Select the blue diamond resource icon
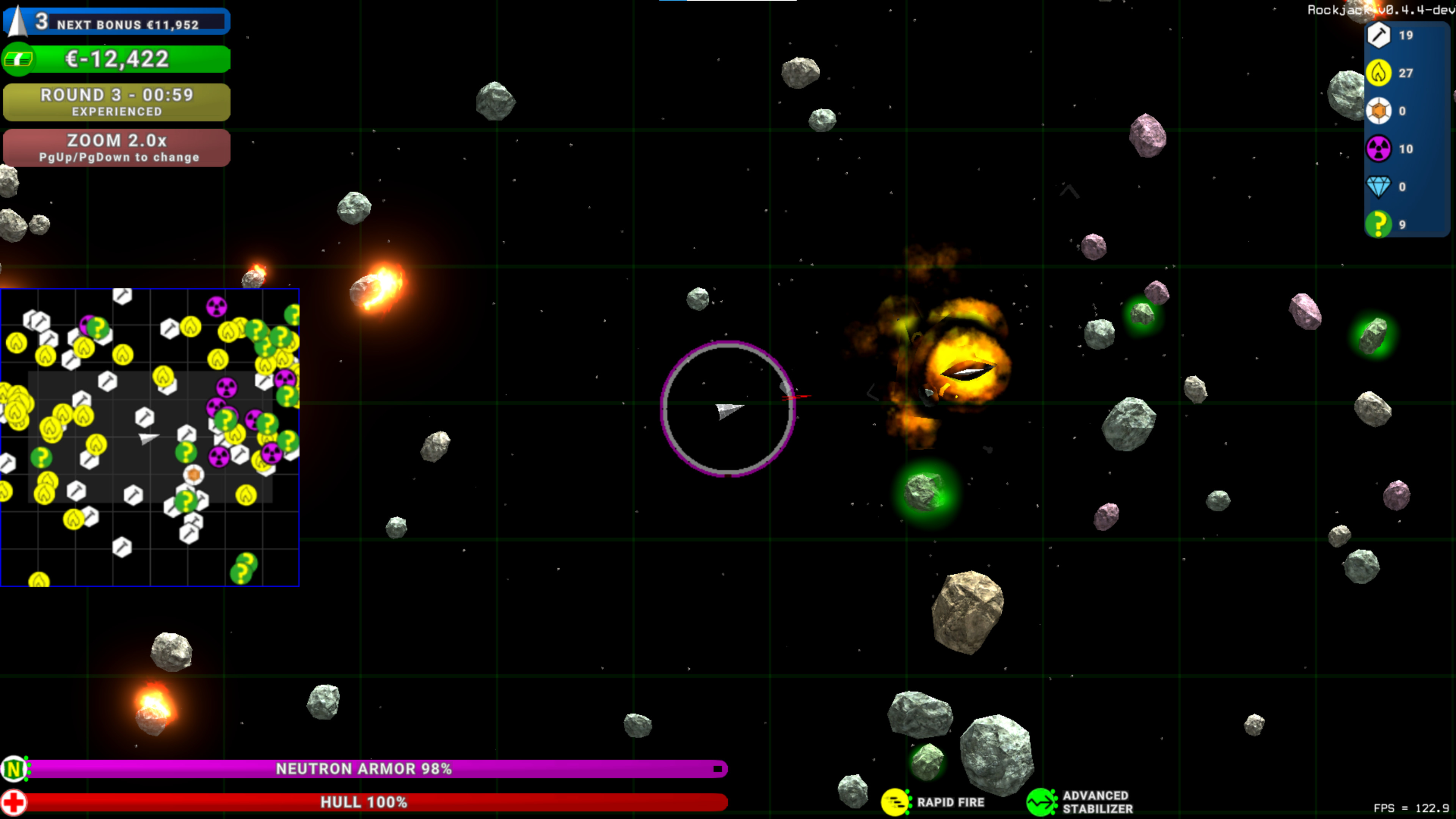This screenshot has width=1456, height=819. click(x=1379, y=187)
